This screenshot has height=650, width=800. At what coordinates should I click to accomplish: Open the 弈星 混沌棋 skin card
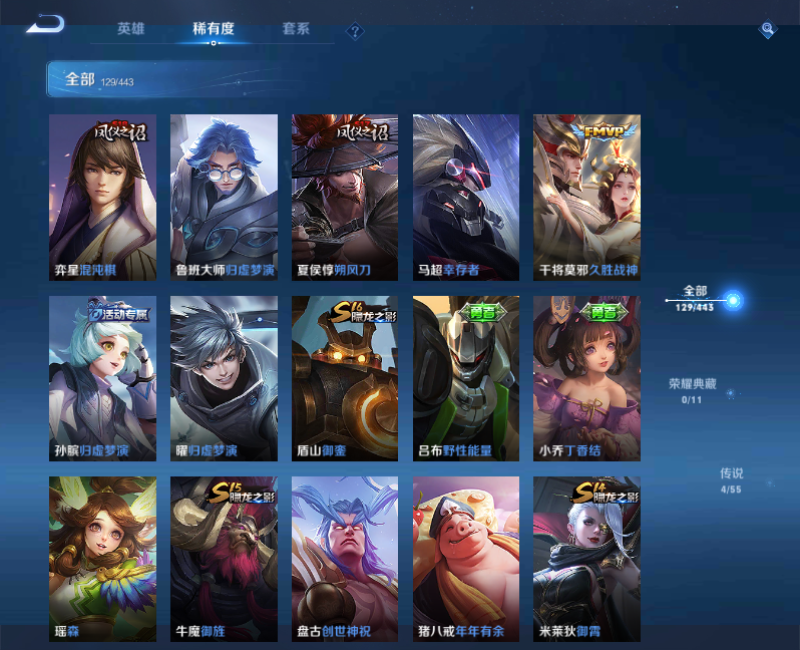103,197
